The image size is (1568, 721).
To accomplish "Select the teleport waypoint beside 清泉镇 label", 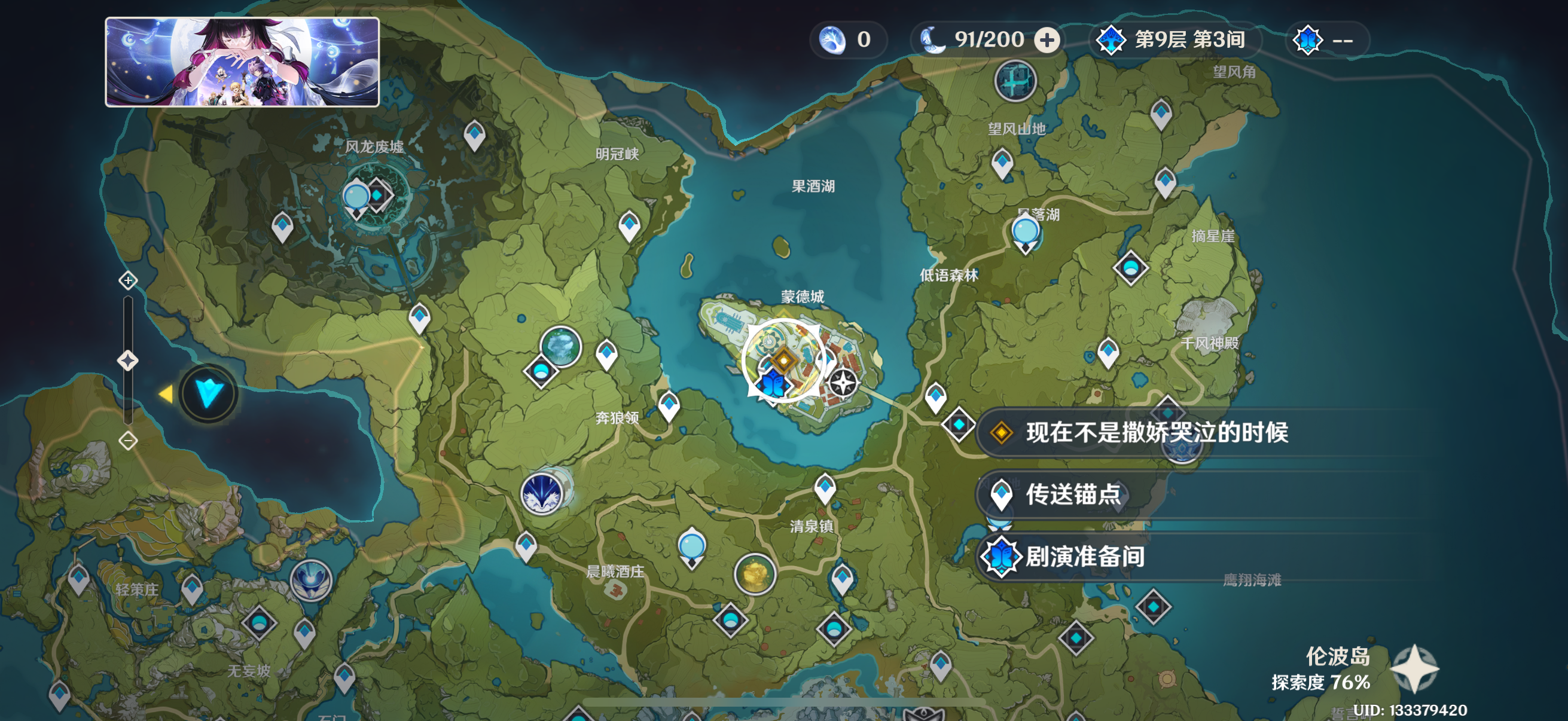I will click(825, 487).
